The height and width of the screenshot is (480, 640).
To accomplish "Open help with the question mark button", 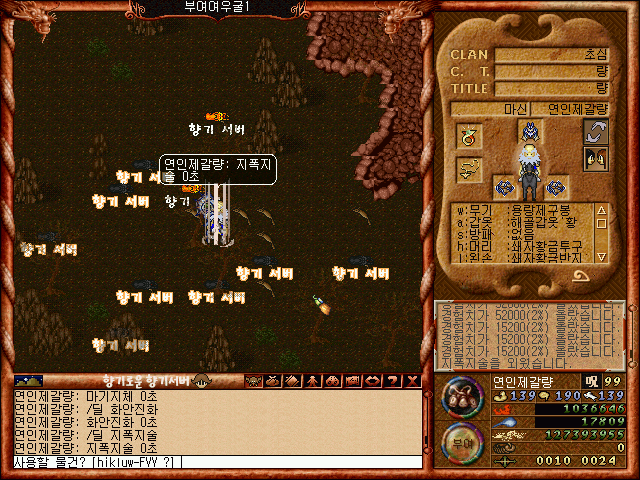I will 392,381.
